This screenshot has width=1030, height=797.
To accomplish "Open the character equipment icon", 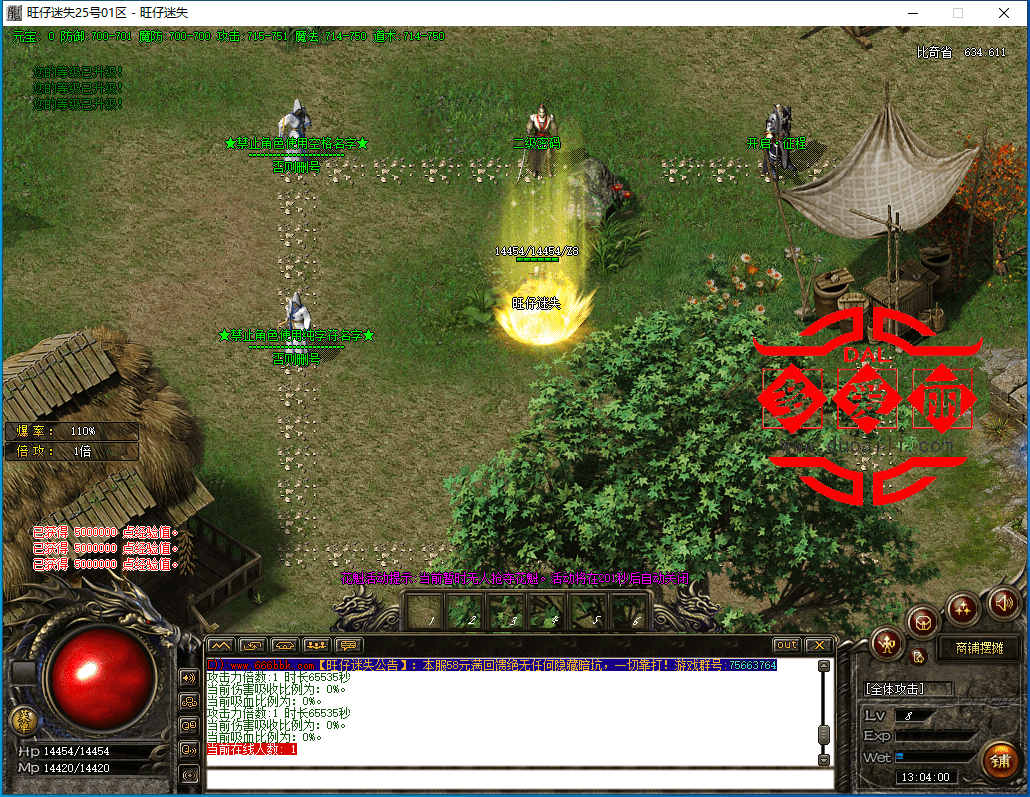I will pos(887,645).
